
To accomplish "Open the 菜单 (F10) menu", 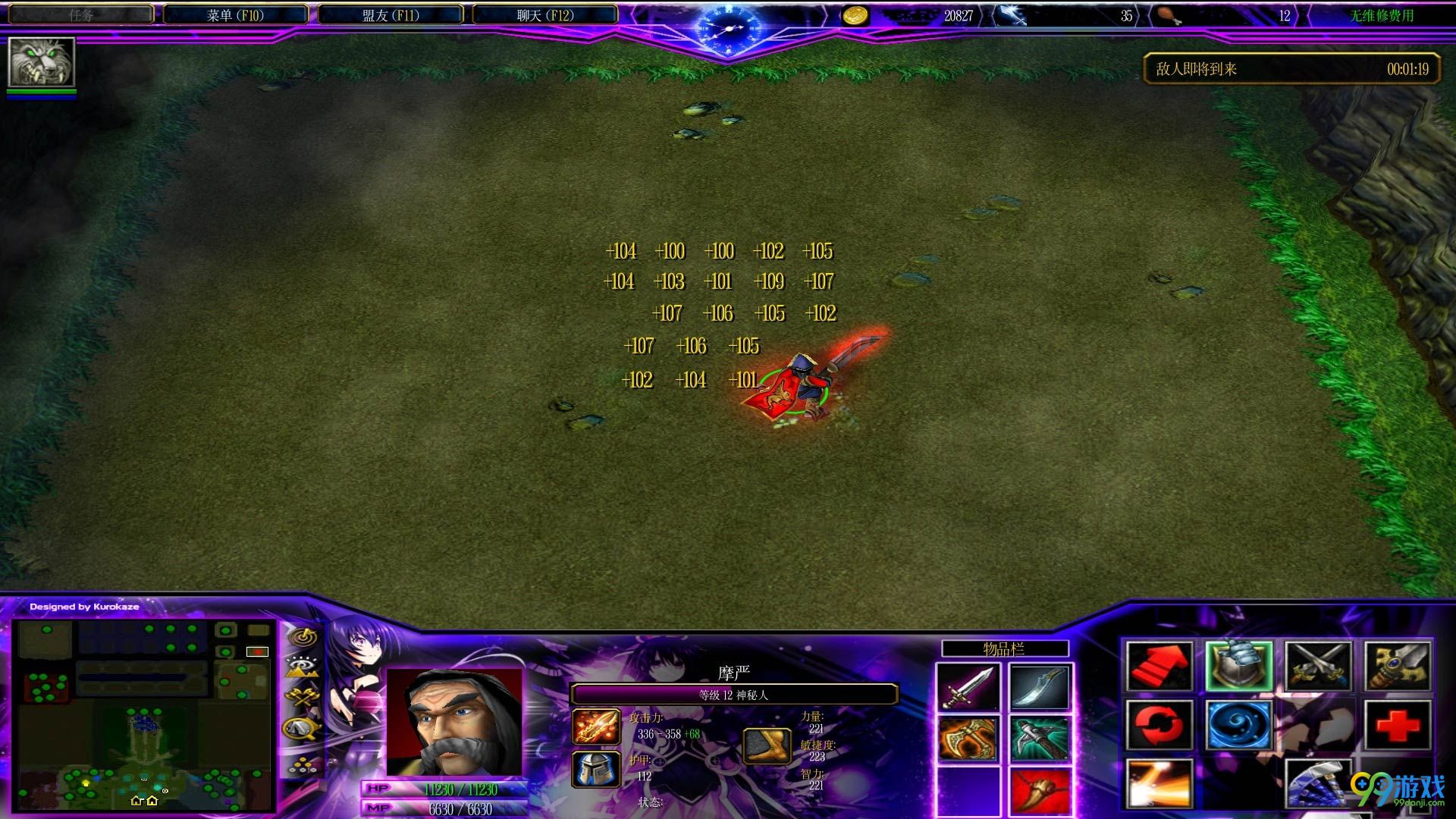I will tap(235, 15).
